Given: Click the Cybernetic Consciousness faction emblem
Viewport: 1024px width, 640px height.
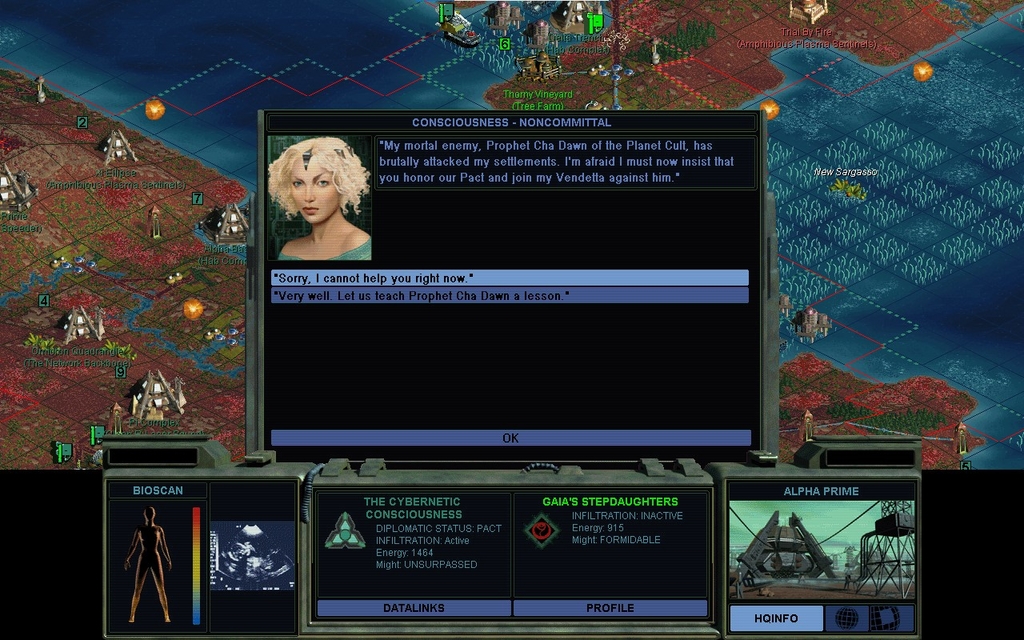Looking at the screenshot, I should (x=344, y=530).
